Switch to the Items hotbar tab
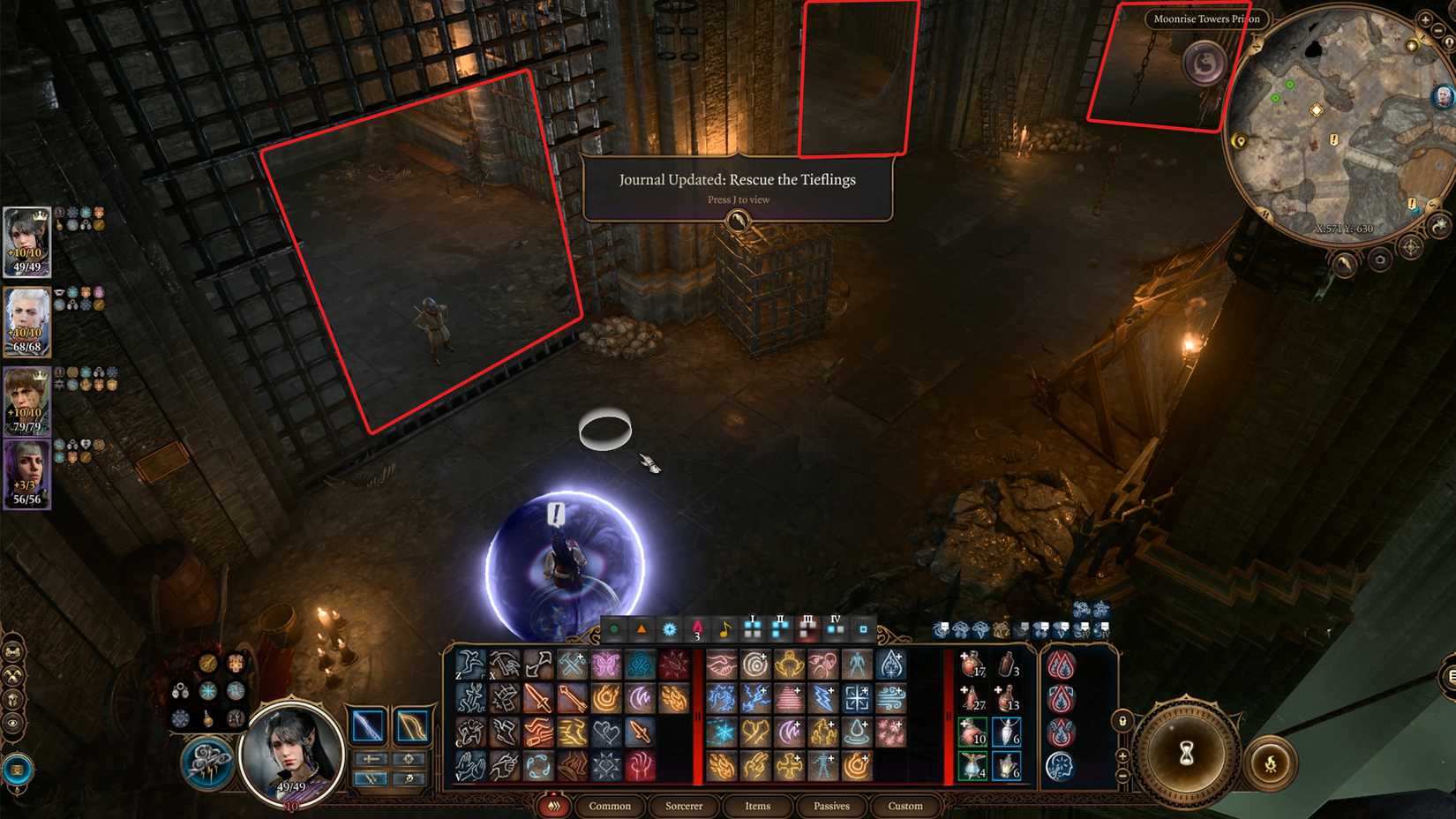 (757, 807)
